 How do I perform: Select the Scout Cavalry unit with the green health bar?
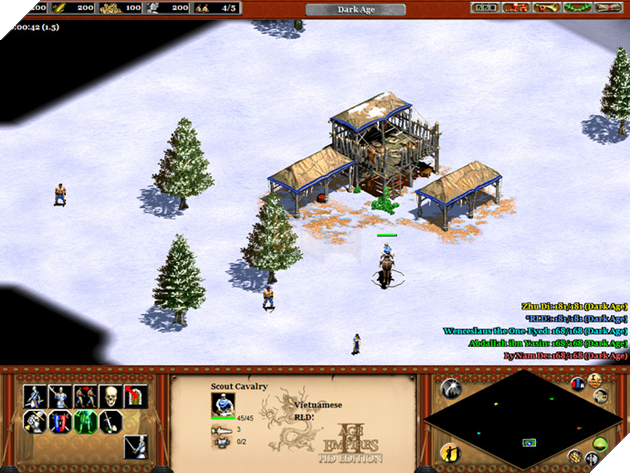coord(386,264)
